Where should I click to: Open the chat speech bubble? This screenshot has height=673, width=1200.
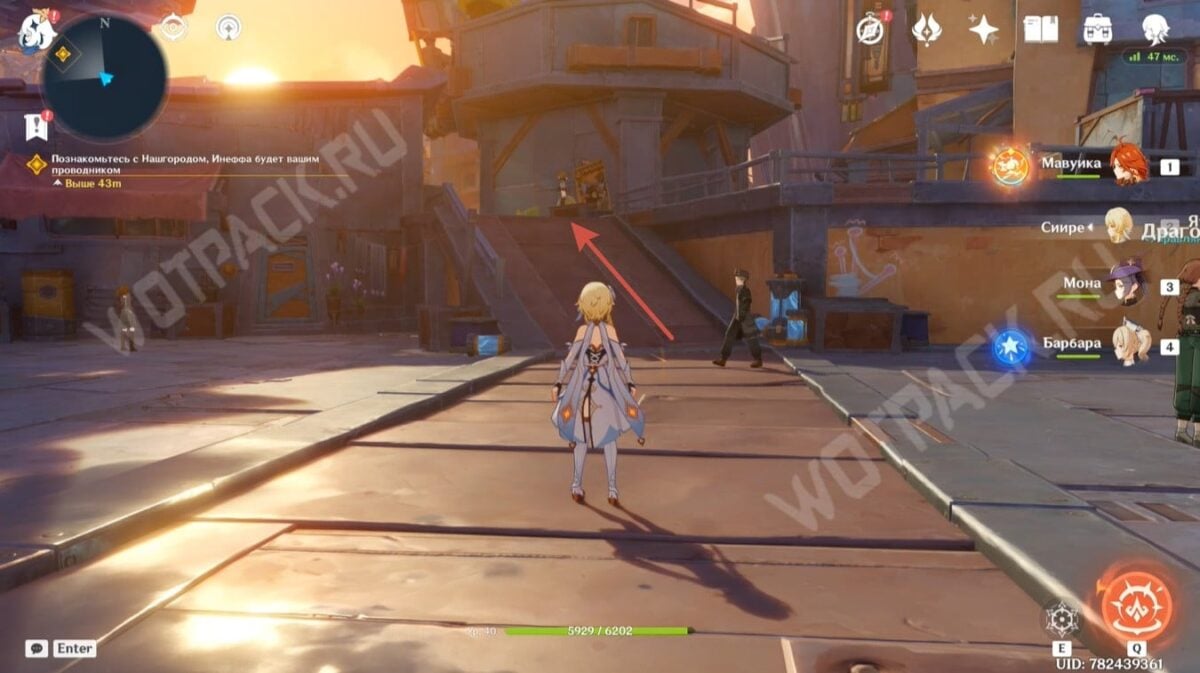36,648
